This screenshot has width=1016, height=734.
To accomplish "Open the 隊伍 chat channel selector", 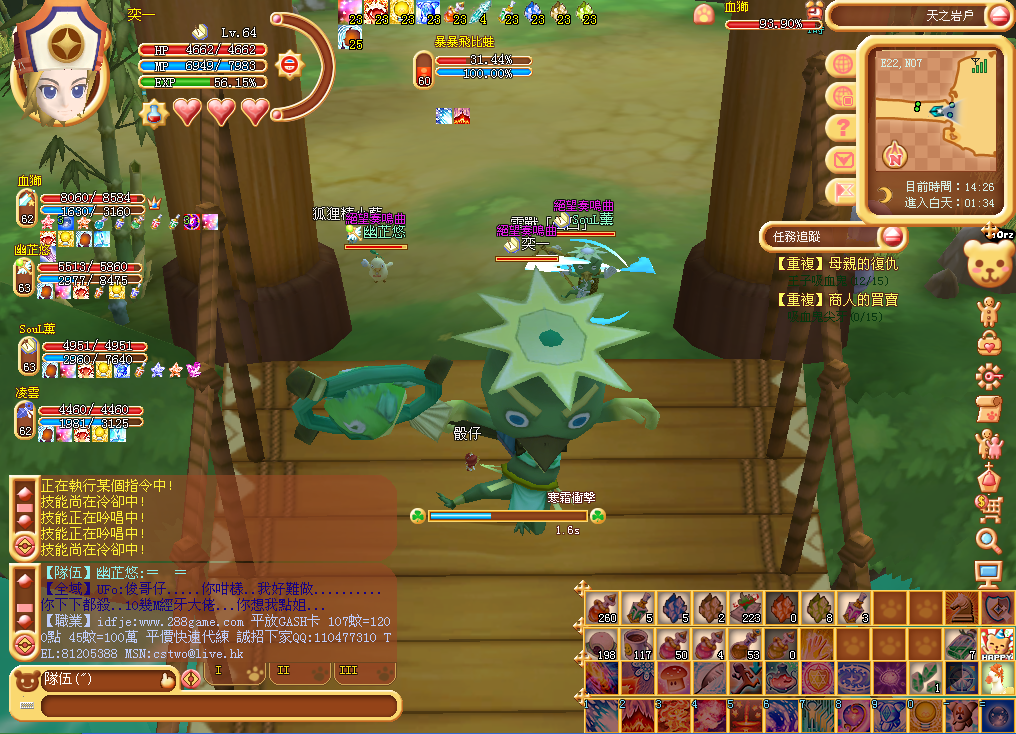I will (x=95, y=680).
